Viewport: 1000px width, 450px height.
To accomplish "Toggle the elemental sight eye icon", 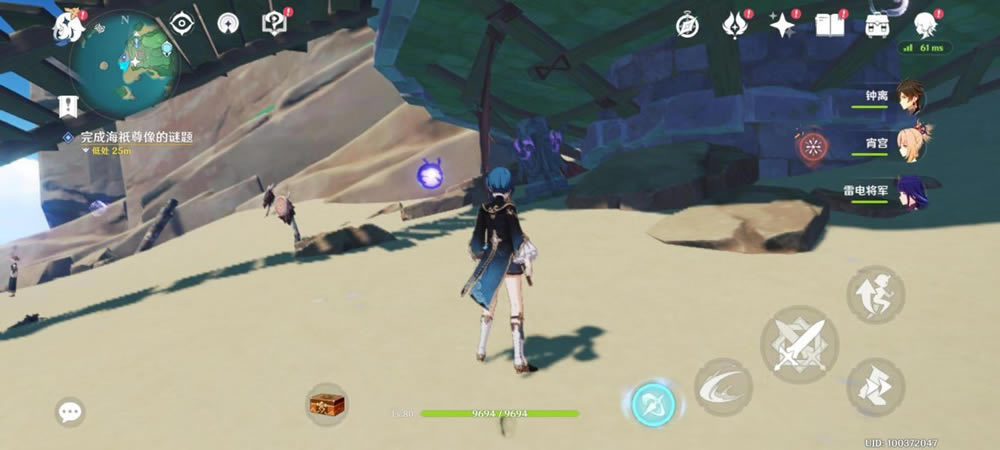I will pyautogui.click(x=181, y=23).
